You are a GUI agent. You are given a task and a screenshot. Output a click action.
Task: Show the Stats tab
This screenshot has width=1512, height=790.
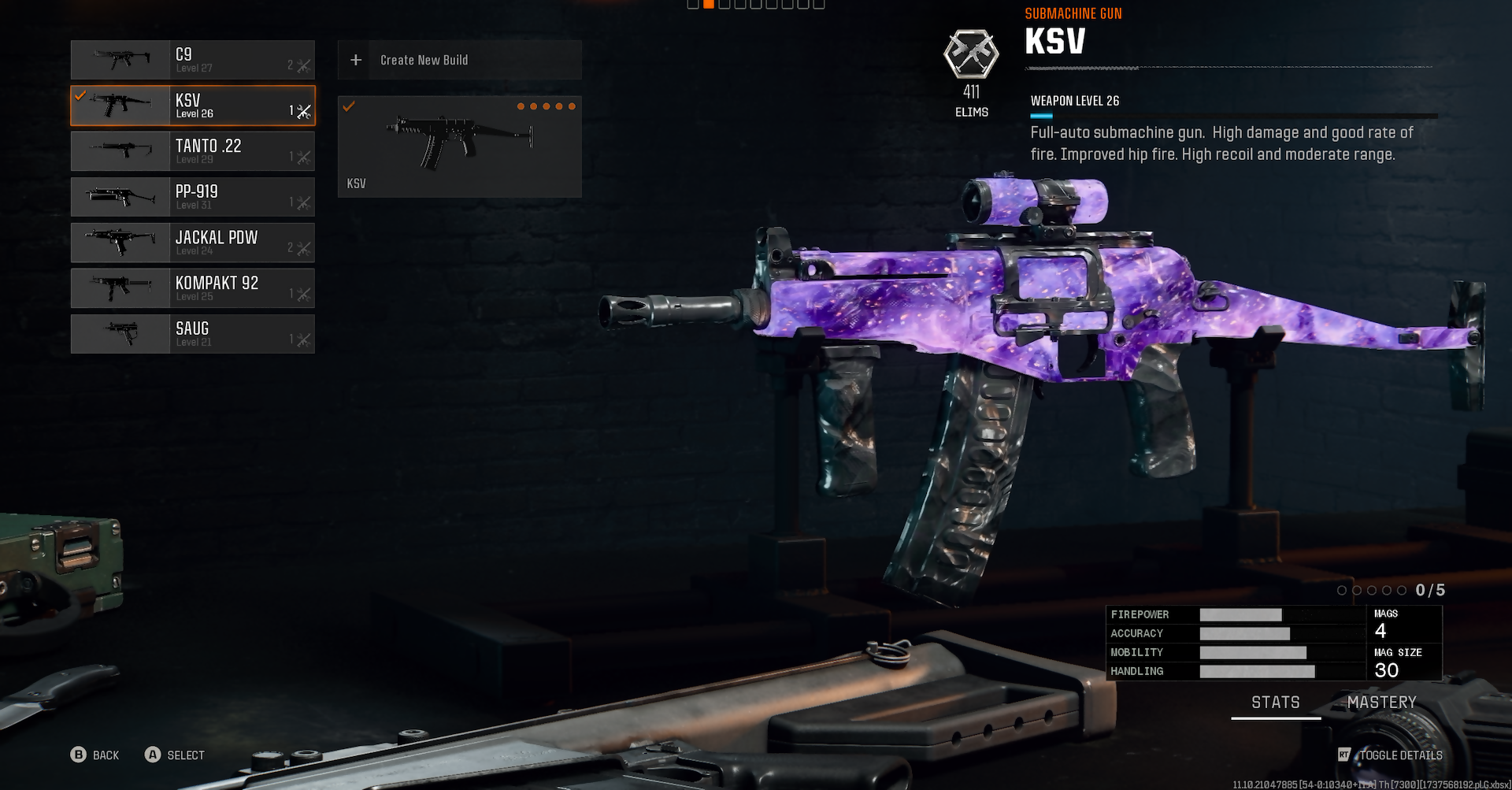click(1276, 703)
